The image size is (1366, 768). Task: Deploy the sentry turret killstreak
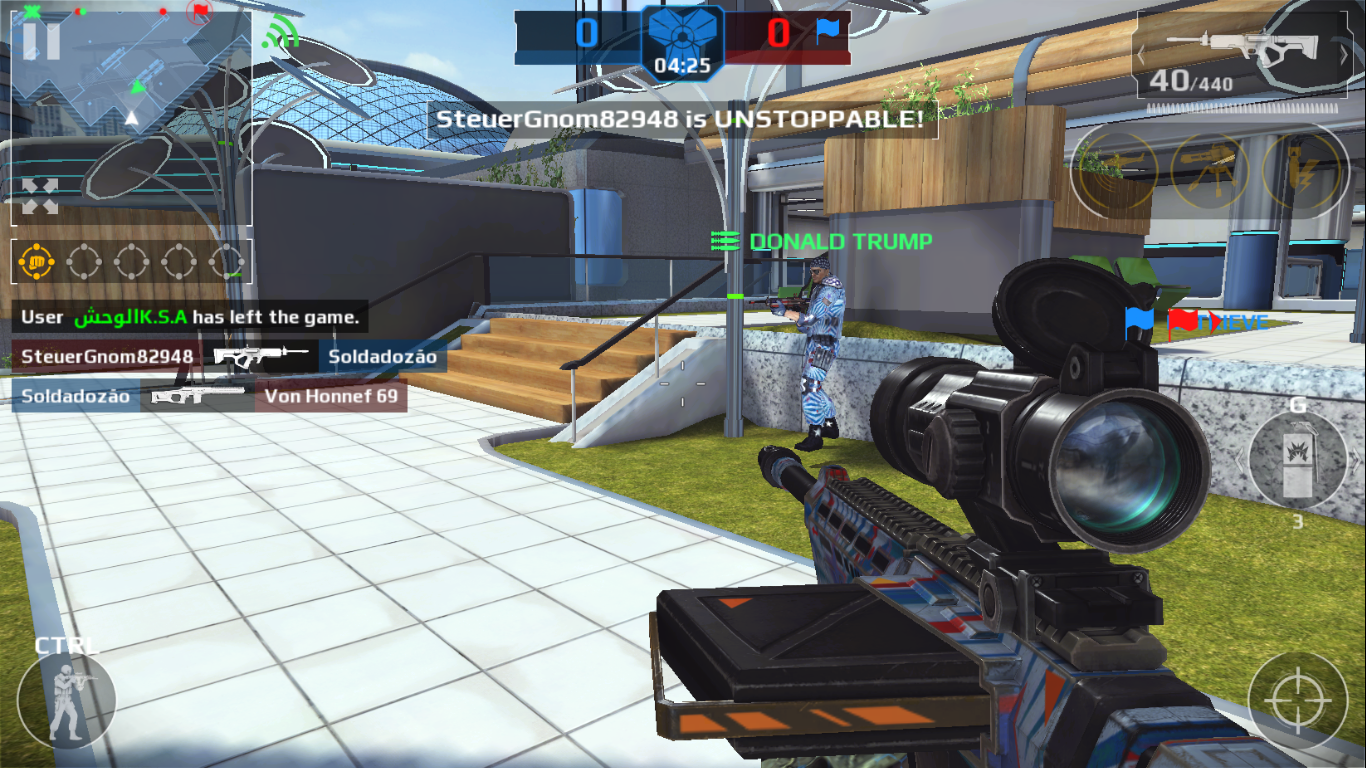click(1209, 170)
